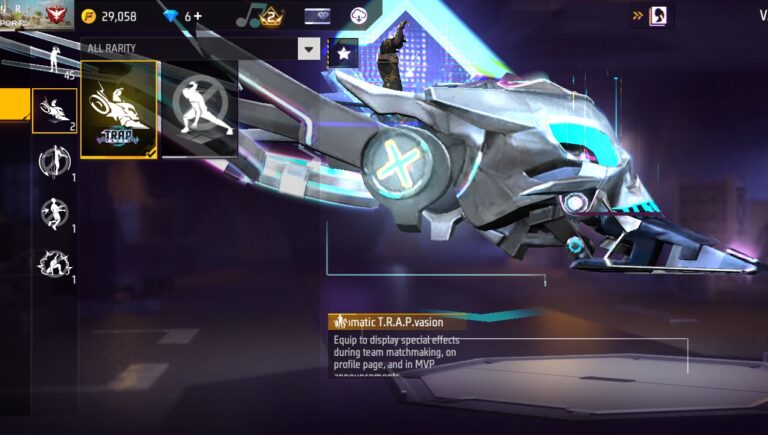The width and height of the screenshot is (768, 435).
Task: Switch to the emote category with 45 items
Action: (x=54, y=60)
